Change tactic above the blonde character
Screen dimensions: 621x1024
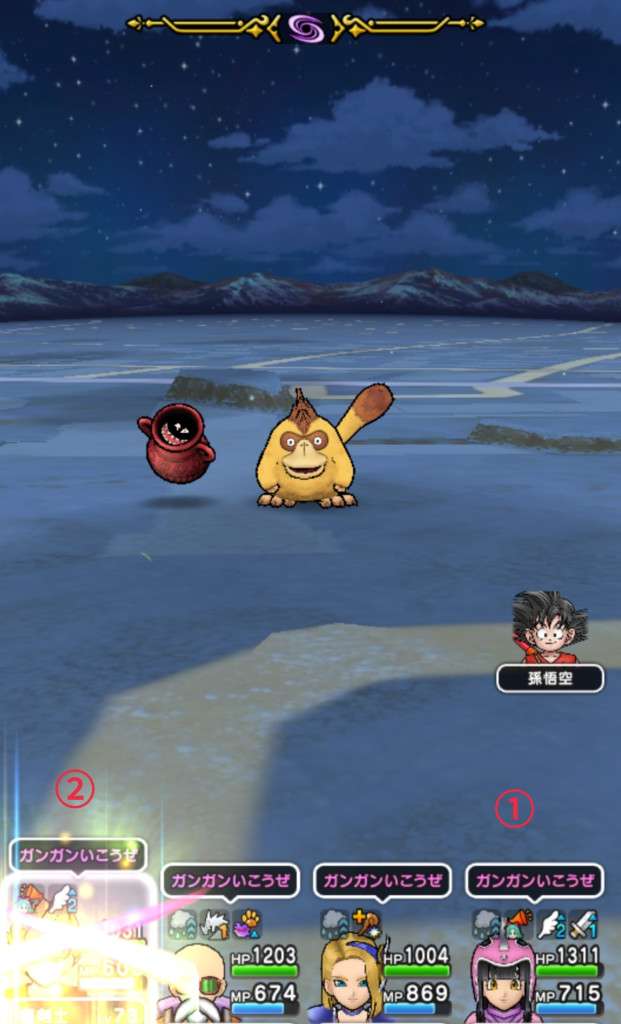tap(382, 881)
